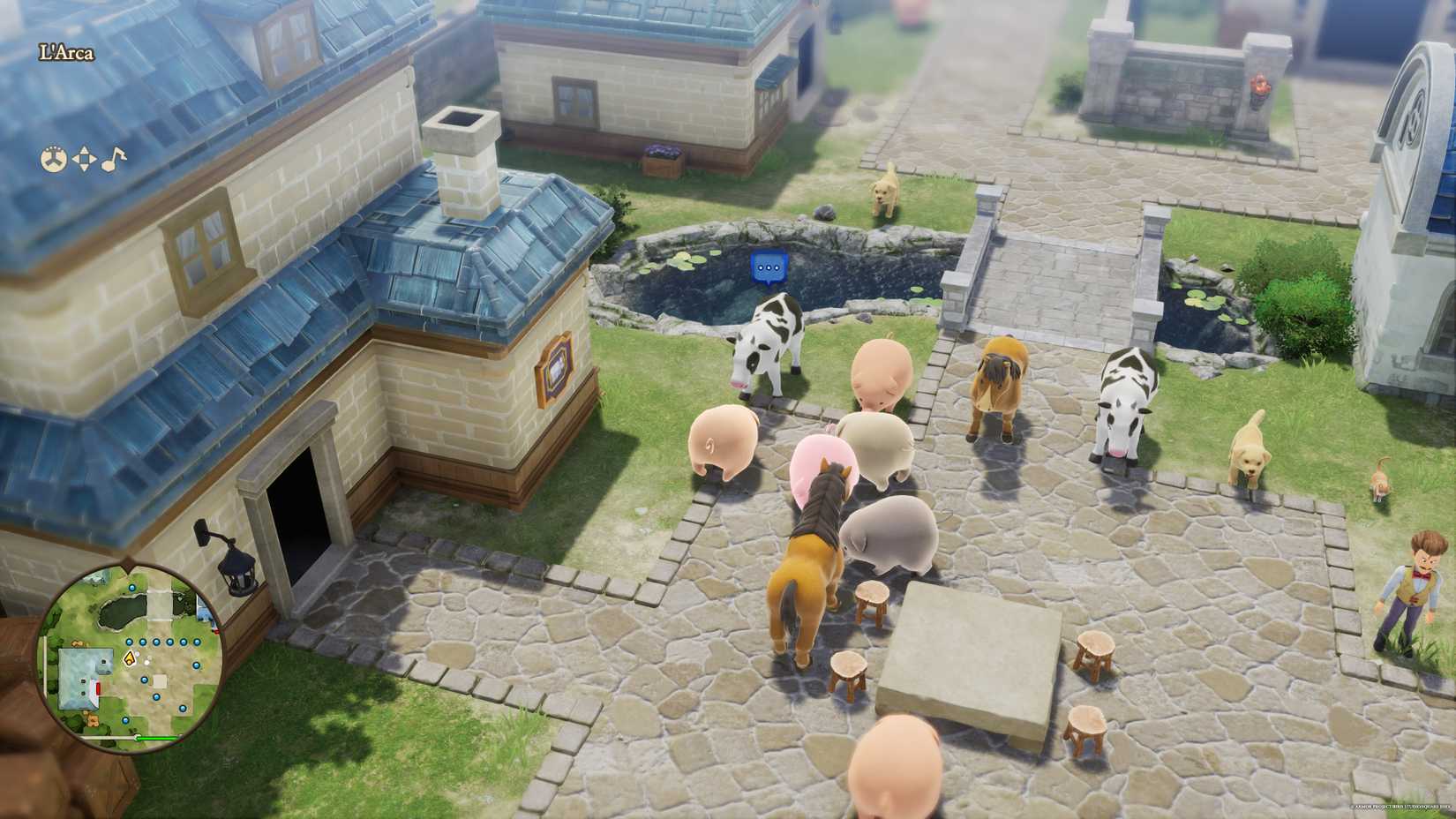1456x819 pixels.
Task: Click the music note icon below L'Arca
Action: click(x=114, y=159)
